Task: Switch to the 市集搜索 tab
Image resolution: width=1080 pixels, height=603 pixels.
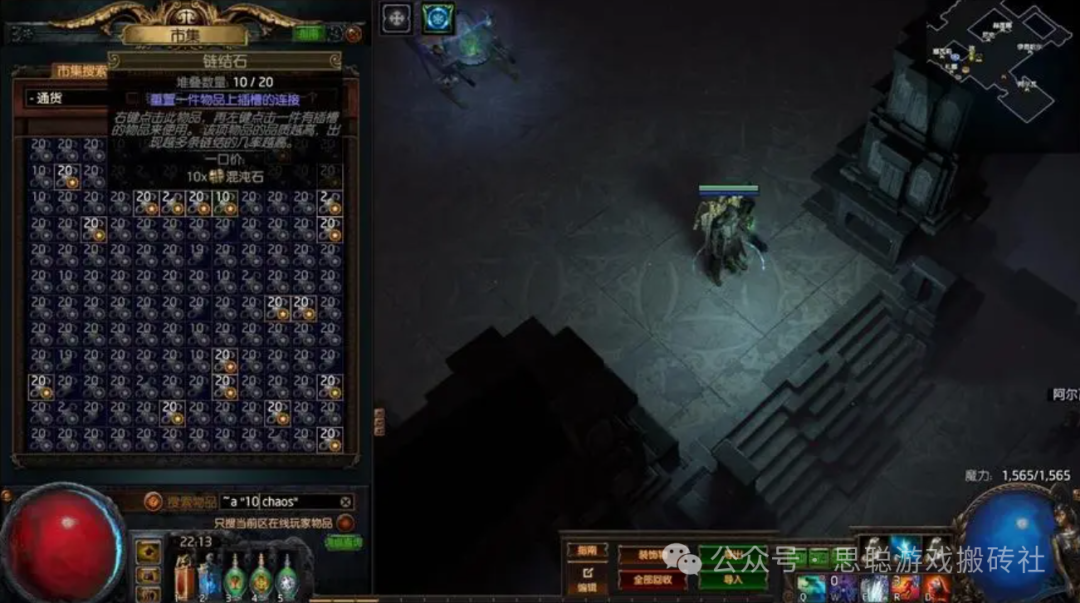Action: [79, 71]
